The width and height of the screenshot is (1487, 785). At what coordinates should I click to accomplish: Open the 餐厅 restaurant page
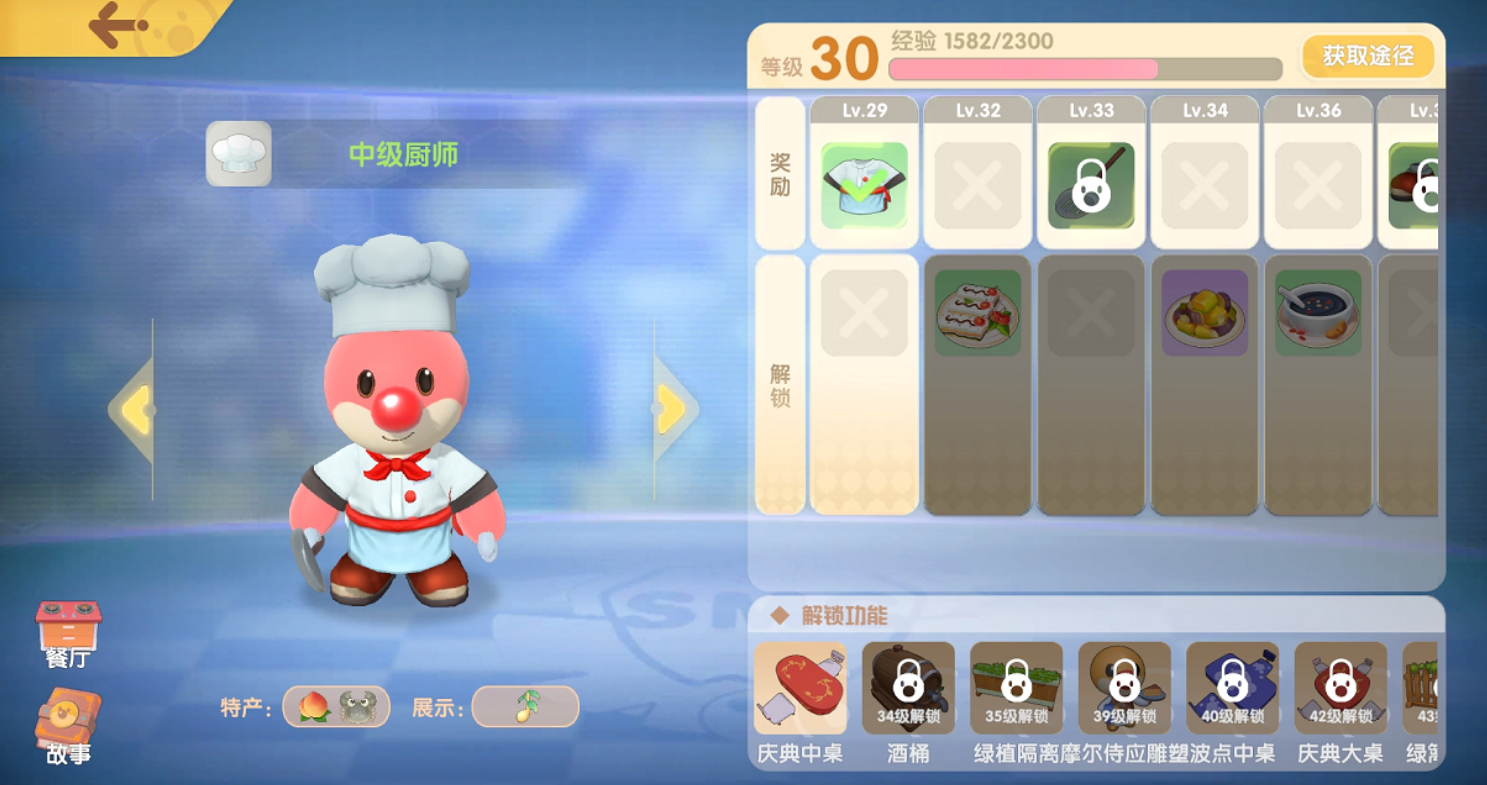[68, 635]
